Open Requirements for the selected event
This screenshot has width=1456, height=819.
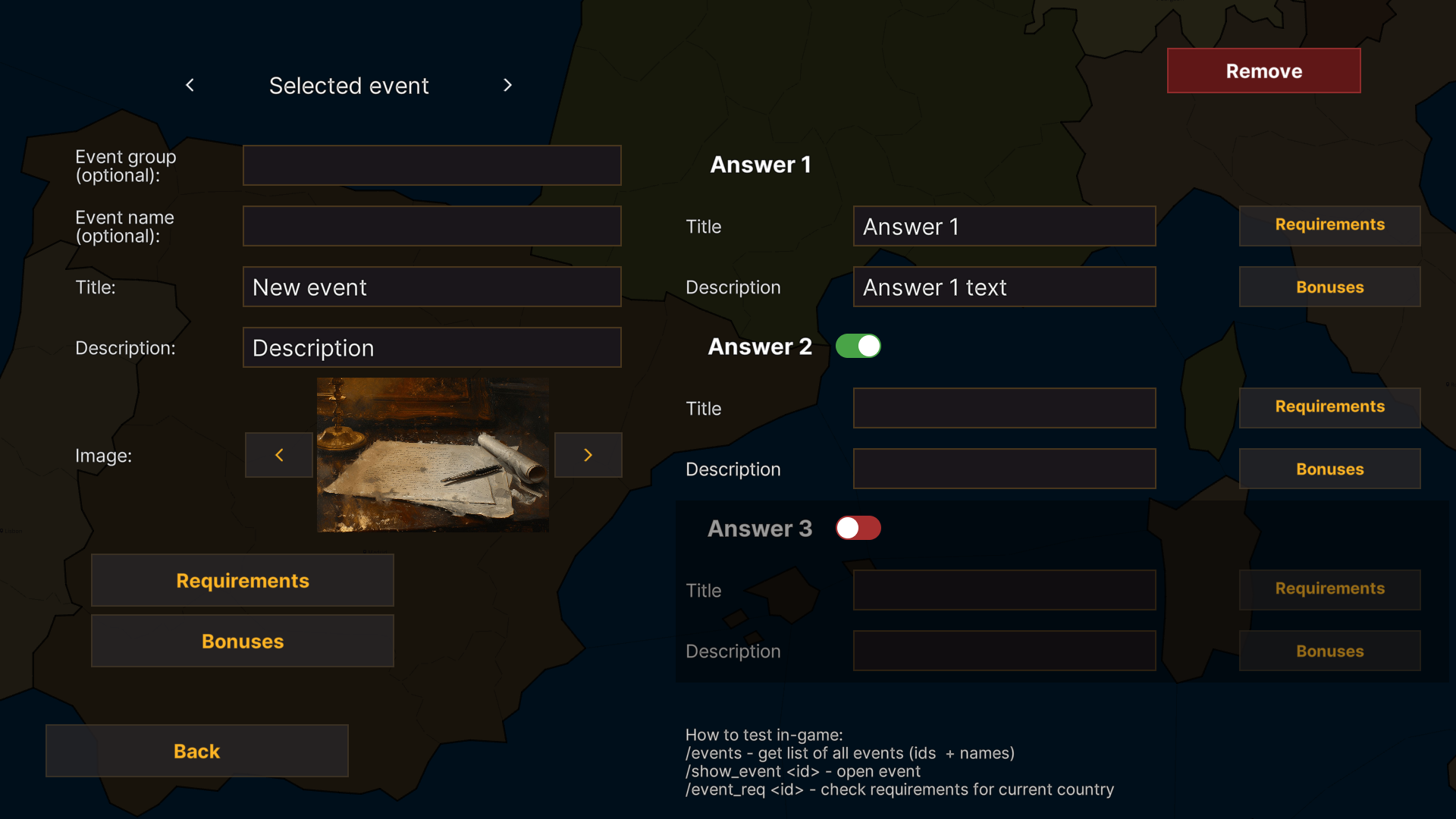click(242, 580)
